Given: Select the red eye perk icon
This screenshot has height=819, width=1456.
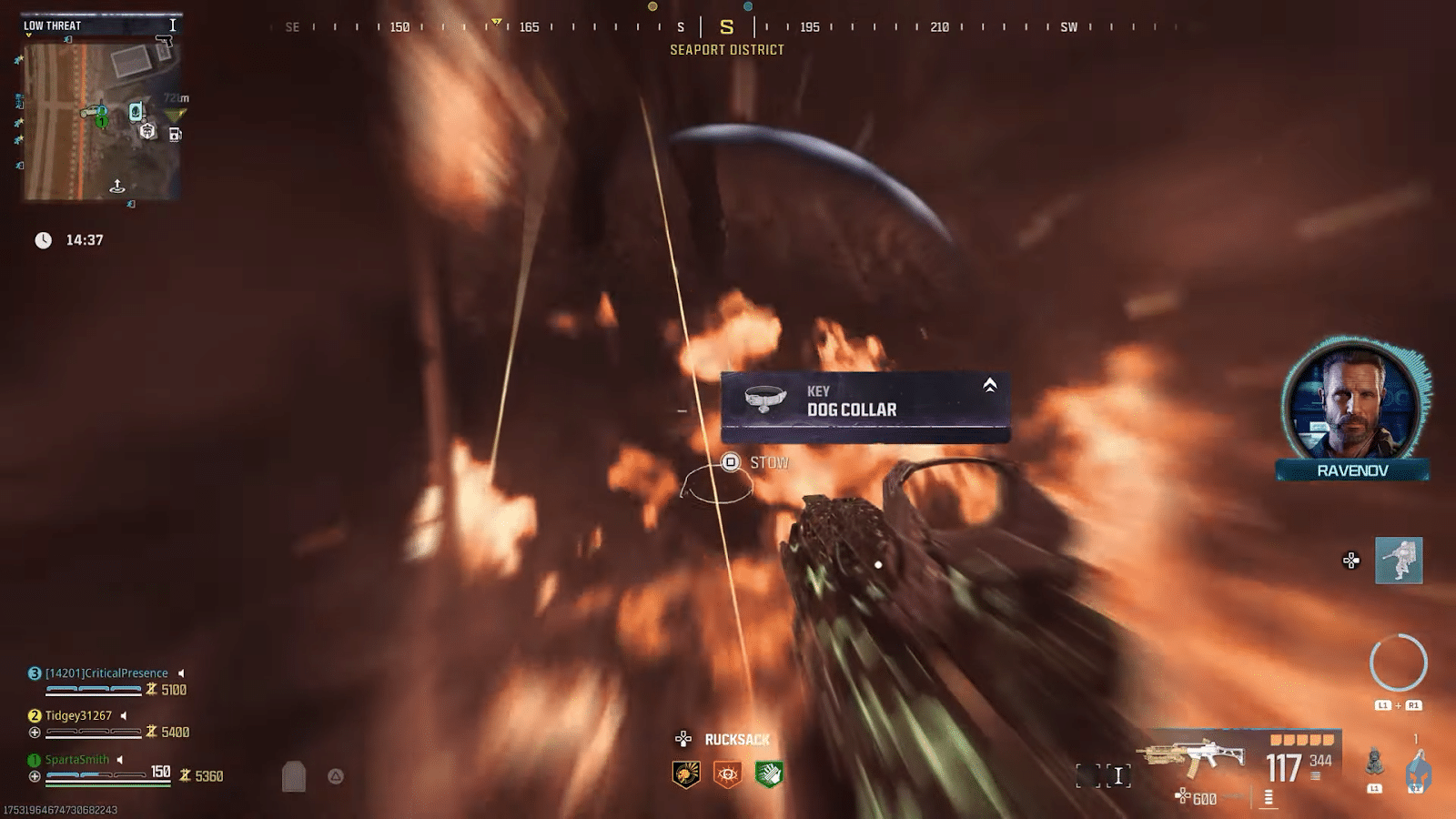Looking at the screenshot, I should (727, 774).
